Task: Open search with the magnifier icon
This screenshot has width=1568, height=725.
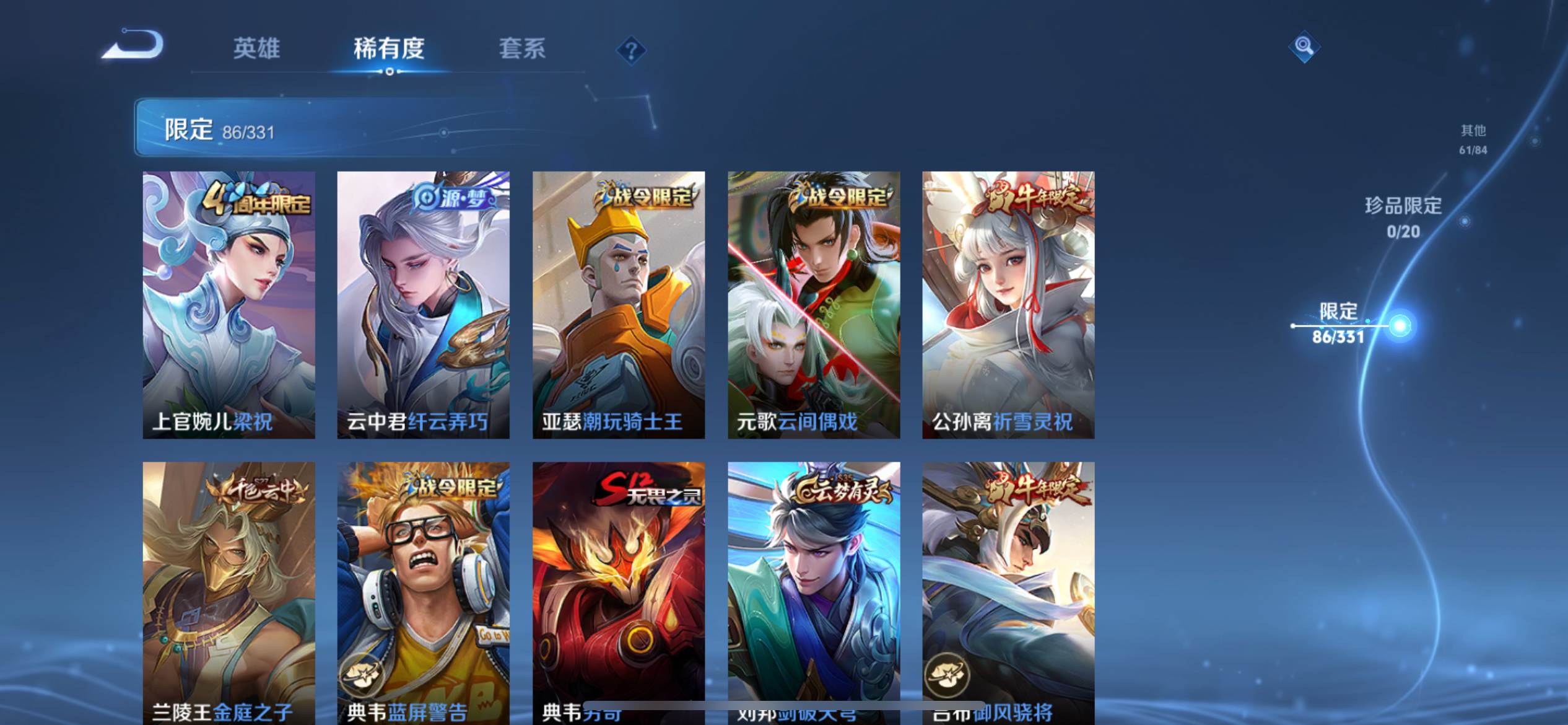Action: point(1304,46)
